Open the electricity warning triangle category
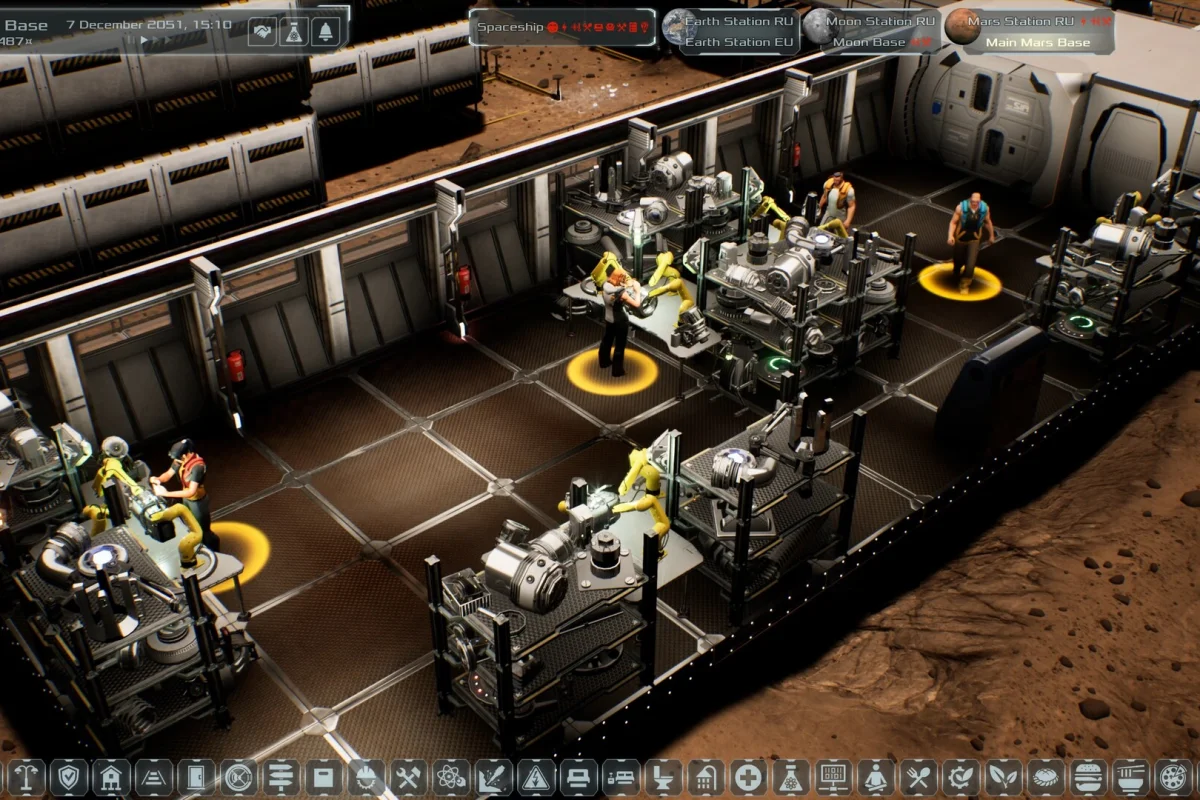 click(535, 777)
